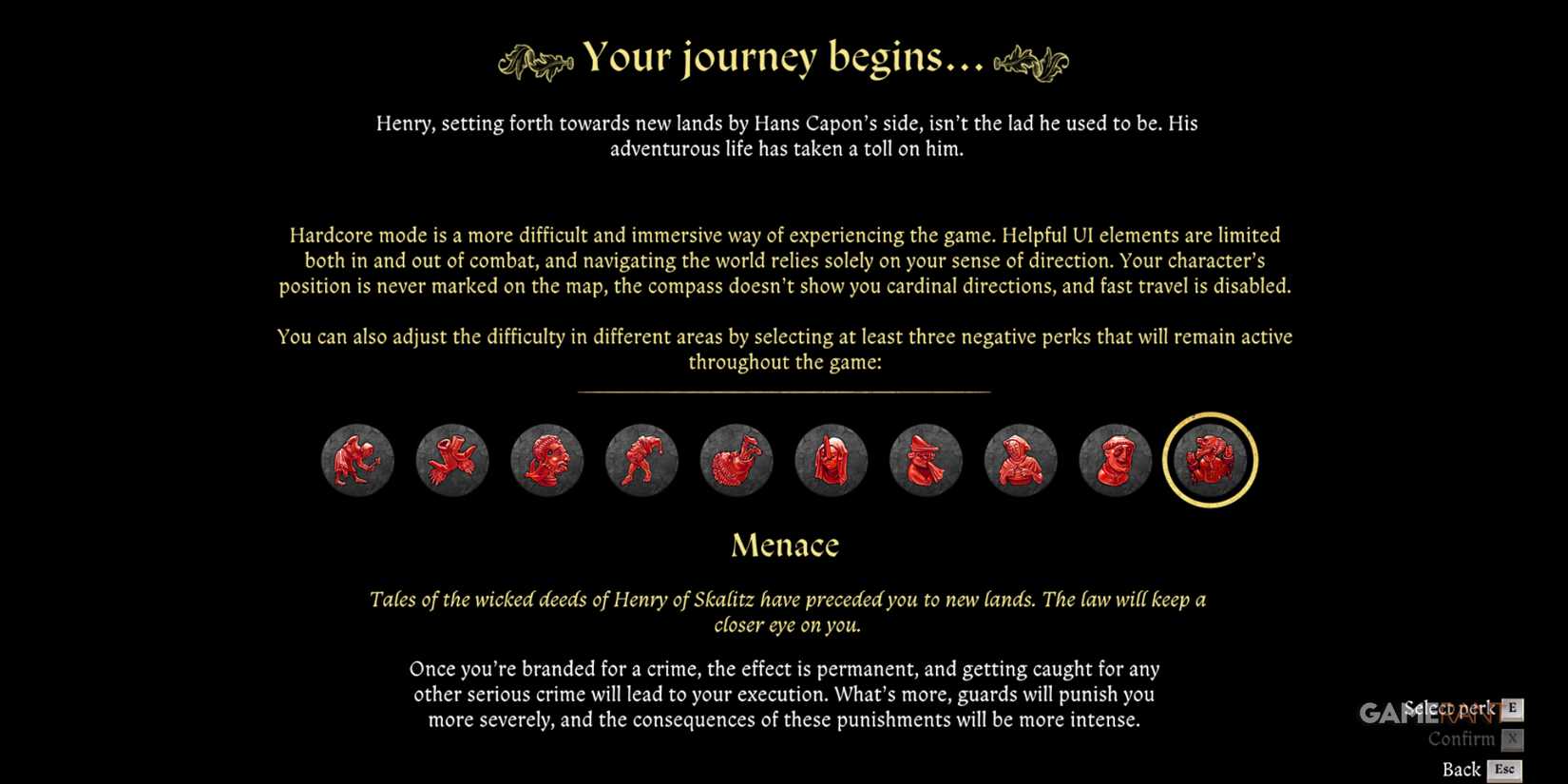Select the jug-carrying perk icon
1568x784 pixels.
coord(736,459)
